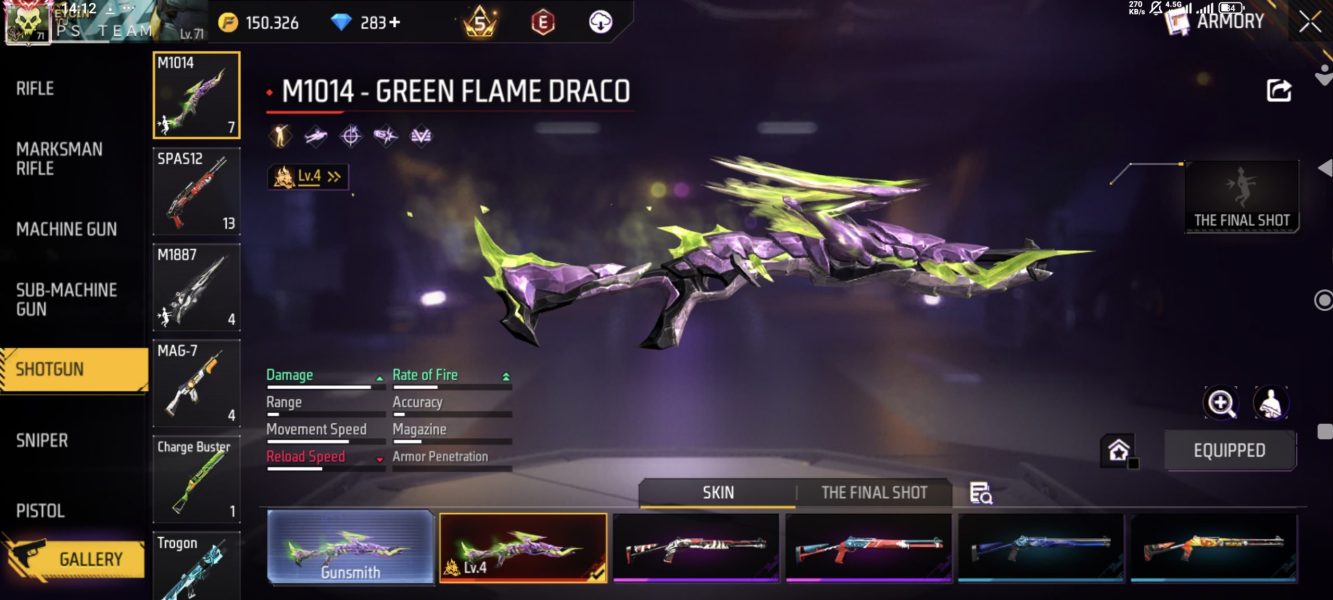Show the Pistol weapon category

click(40, 510)
